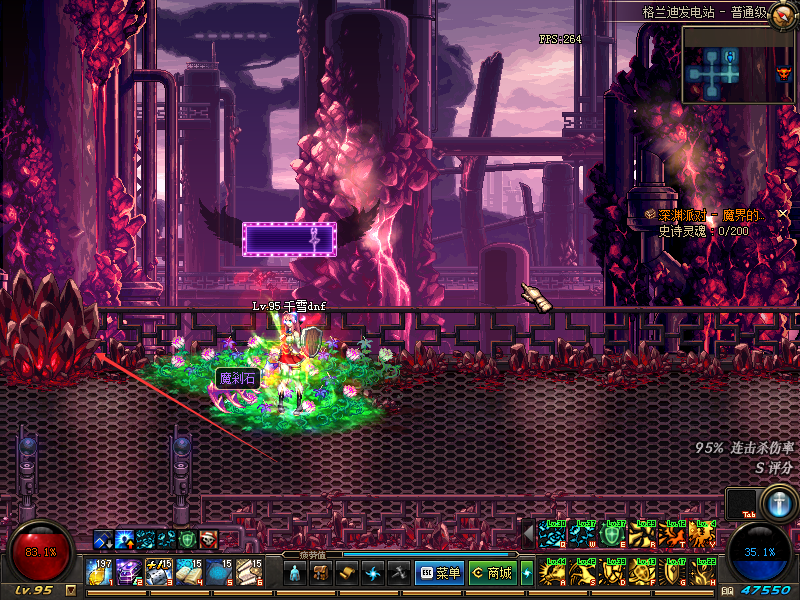Click the red skull buff icon

tap(208, 540)
